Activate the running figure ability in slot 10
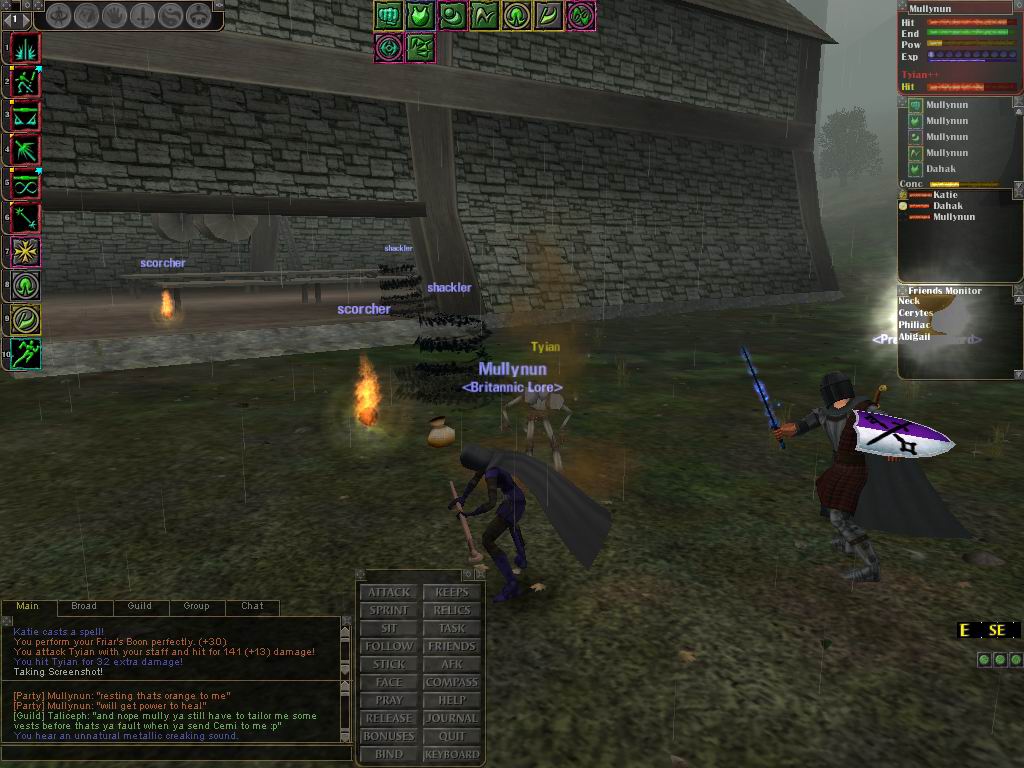The height and width of the screenshot is (768, 1024). tap(26, 353)
